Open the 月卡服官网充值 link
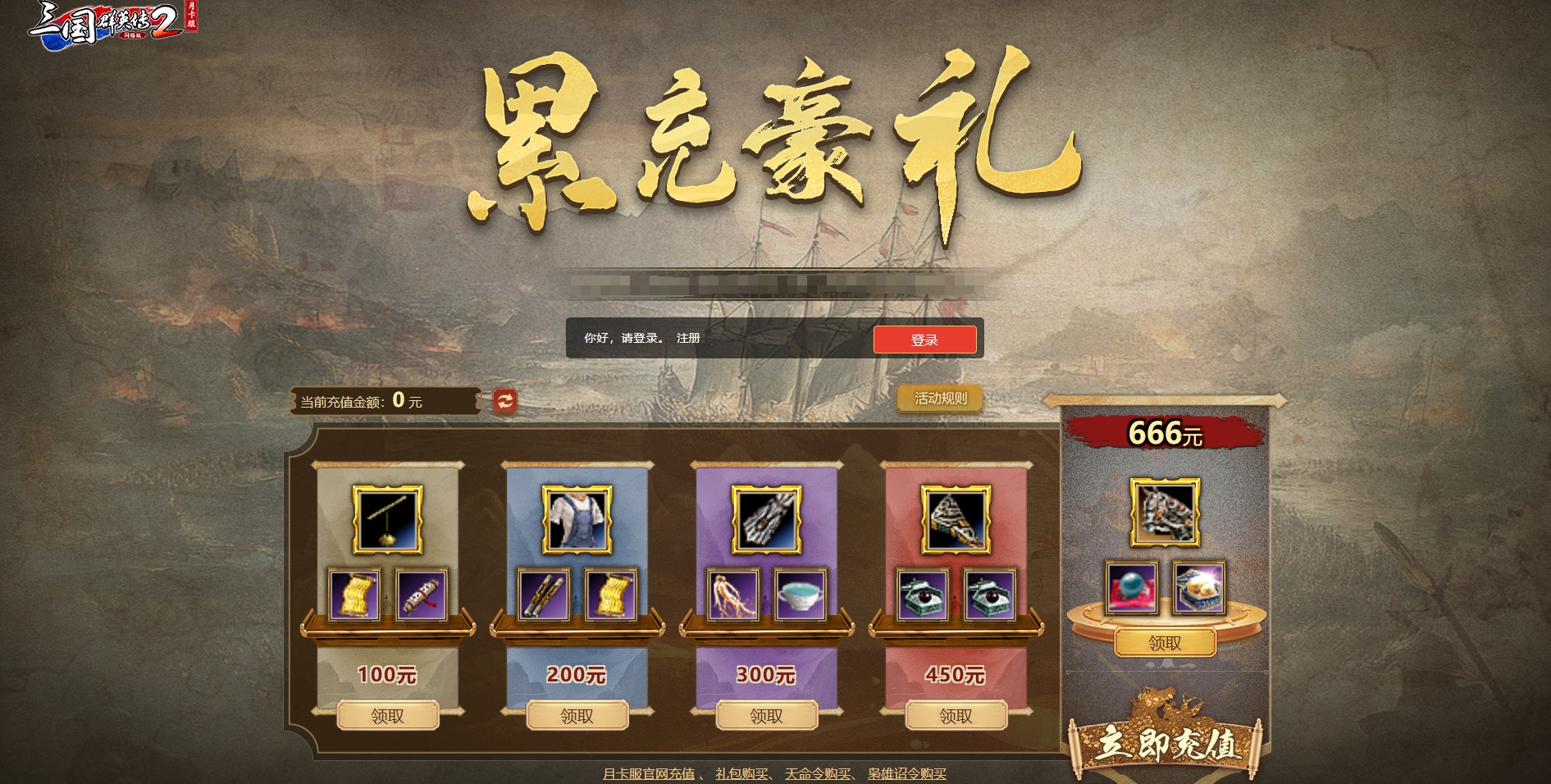 tap(648, 773)
